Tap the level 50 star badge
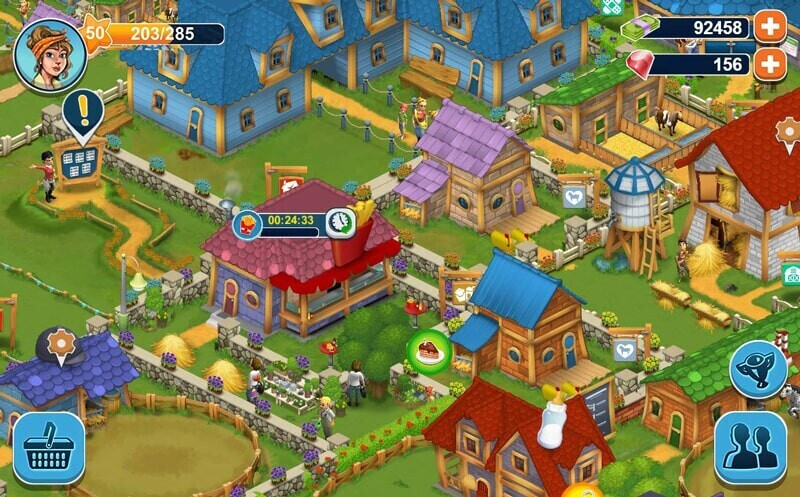This screenshot has height=497, width=800. coord(95,32)
